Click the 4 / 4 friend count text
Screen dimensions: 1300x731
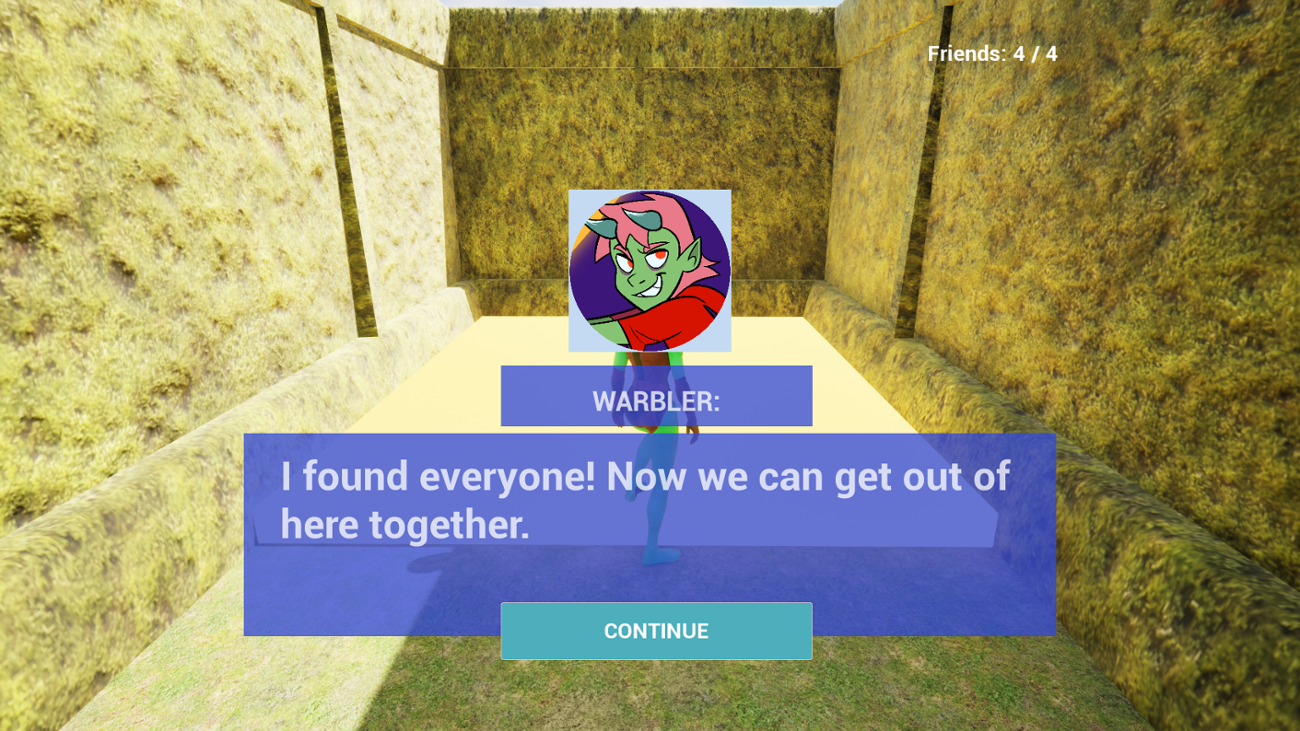click(1030, 55)
